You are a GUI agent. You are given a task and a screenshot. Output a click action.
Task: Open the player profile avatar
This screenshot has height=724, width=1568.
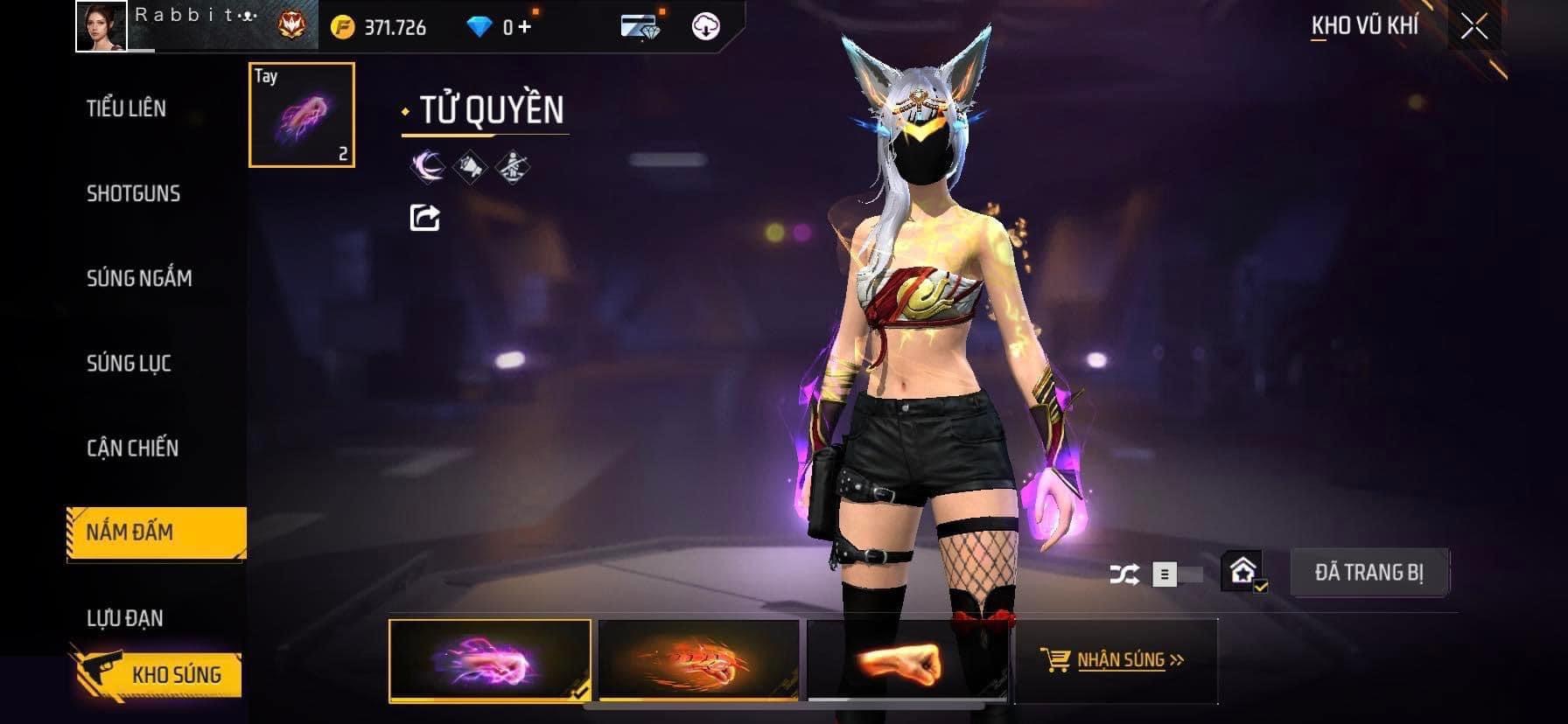[x=101, y=26]
